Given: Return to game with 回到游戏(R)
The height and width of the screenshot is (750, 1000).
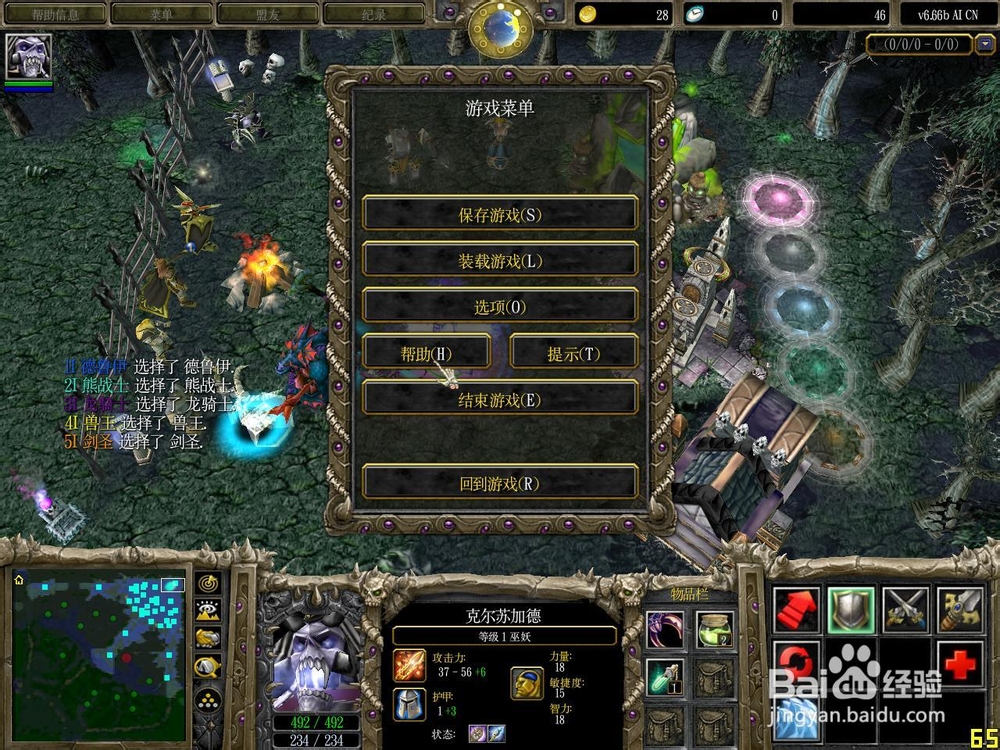Looking at the screenshot, I should click(499, 483).
